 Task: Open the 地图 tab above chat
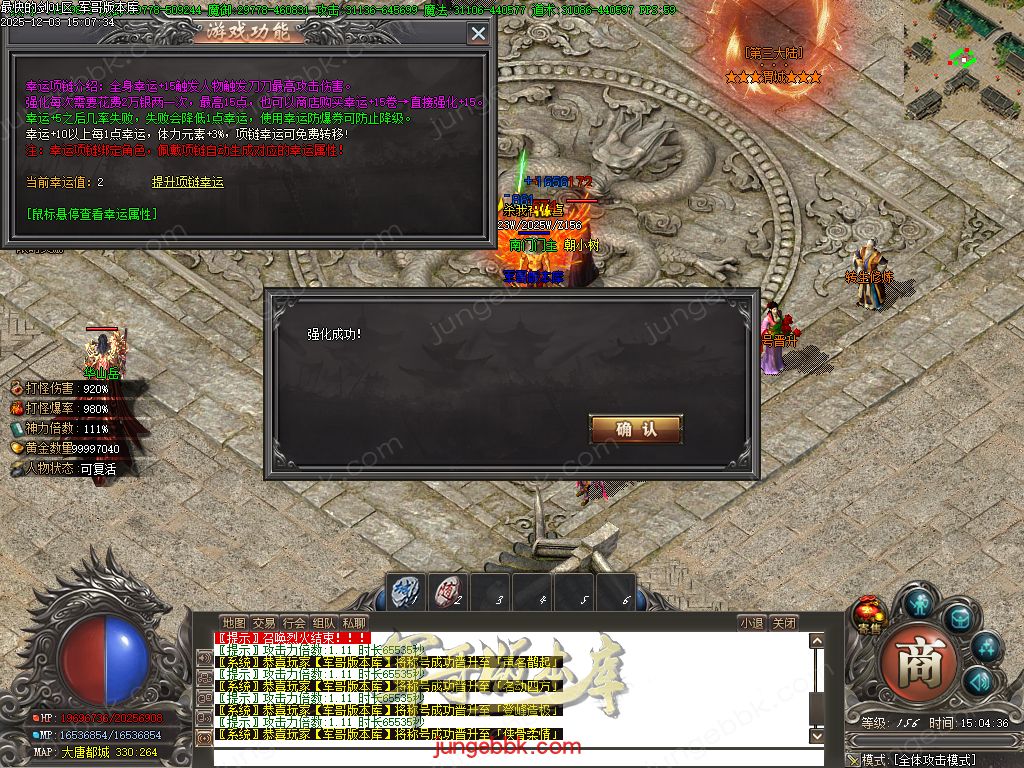233,622
